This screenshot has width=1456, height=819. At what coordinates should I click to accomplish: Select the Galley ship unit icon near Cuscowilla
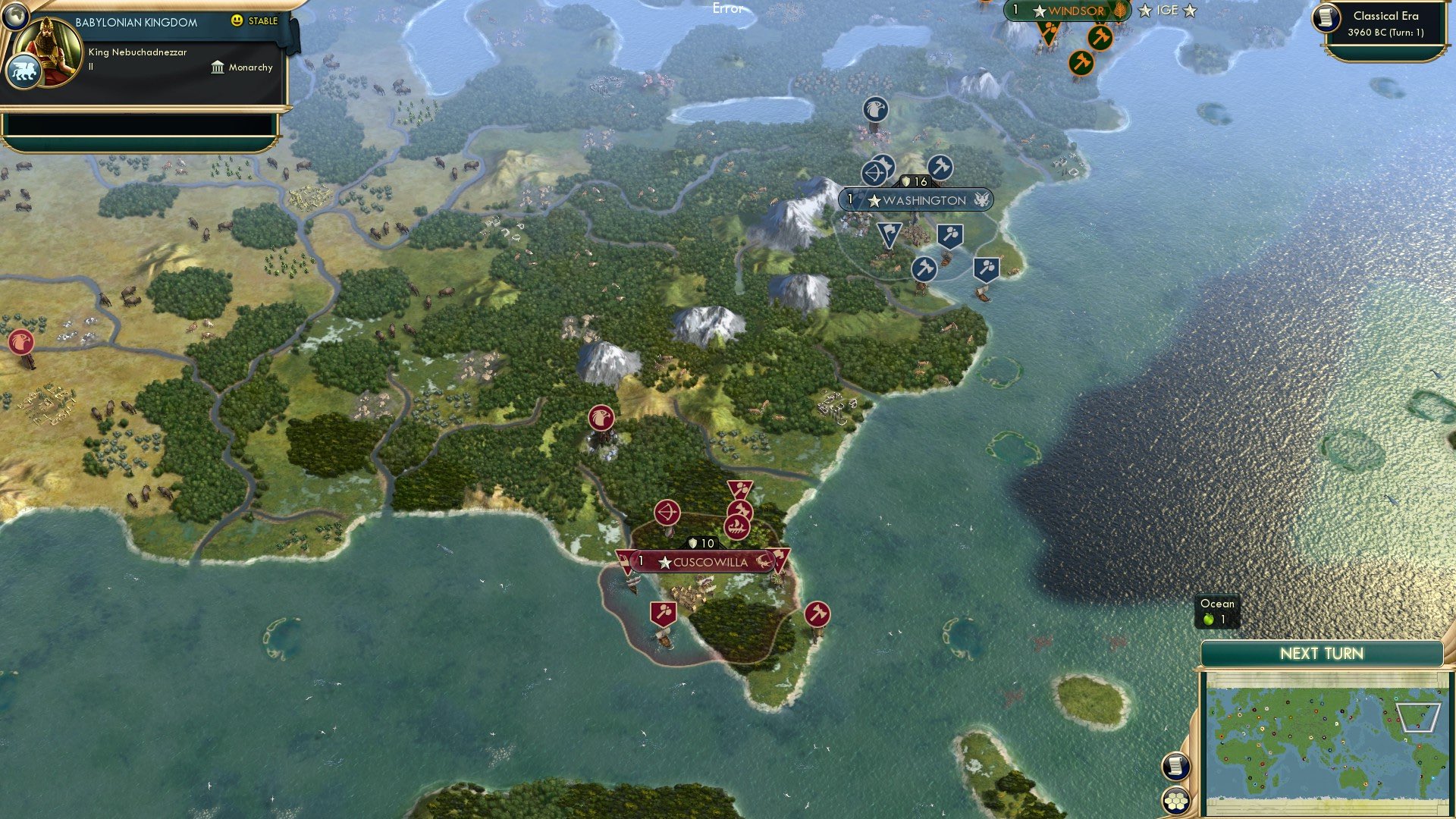pyautogui.click(x=737, y=527)
